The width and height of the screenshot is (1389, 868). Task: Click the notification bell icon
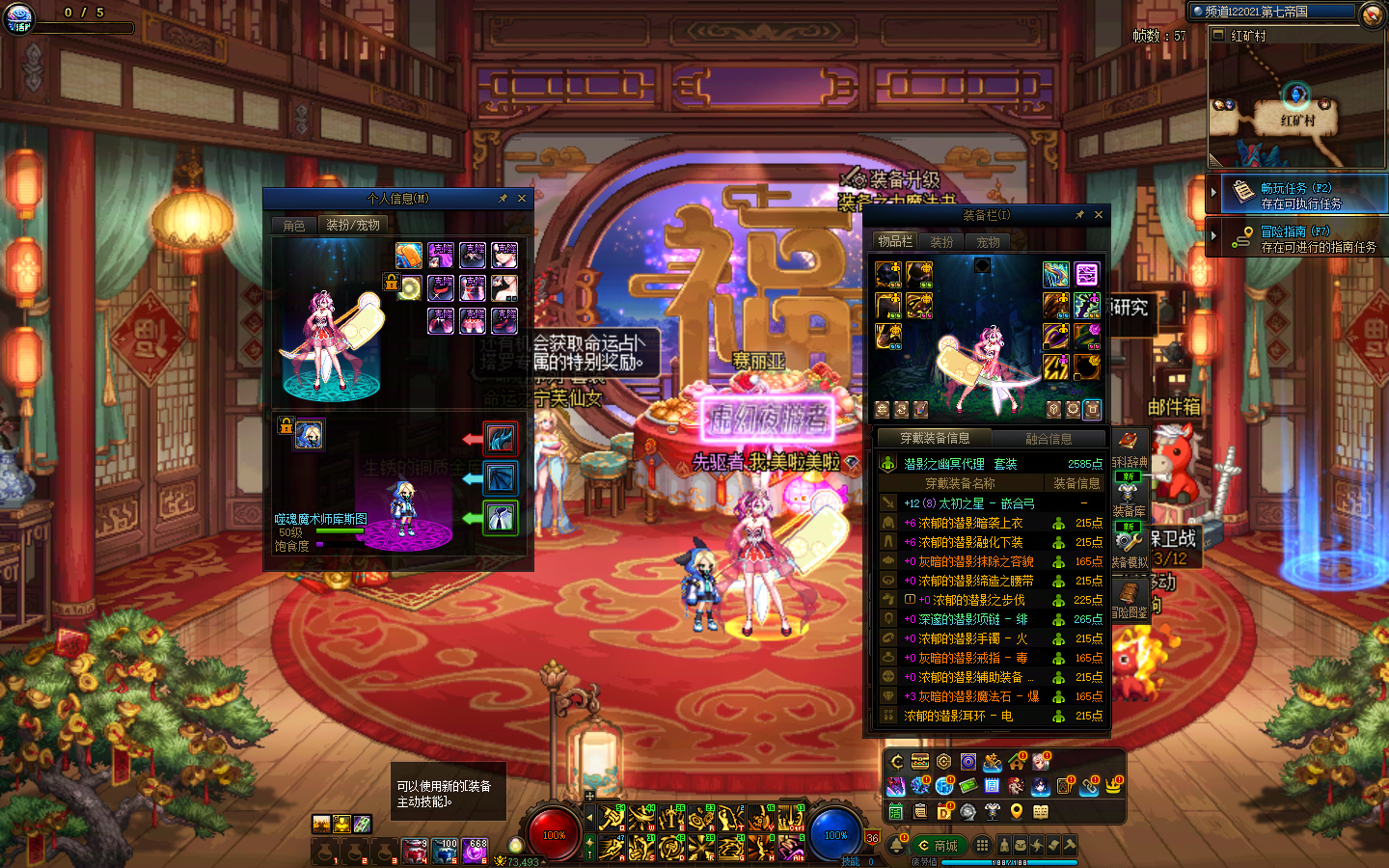click(896, 845)
